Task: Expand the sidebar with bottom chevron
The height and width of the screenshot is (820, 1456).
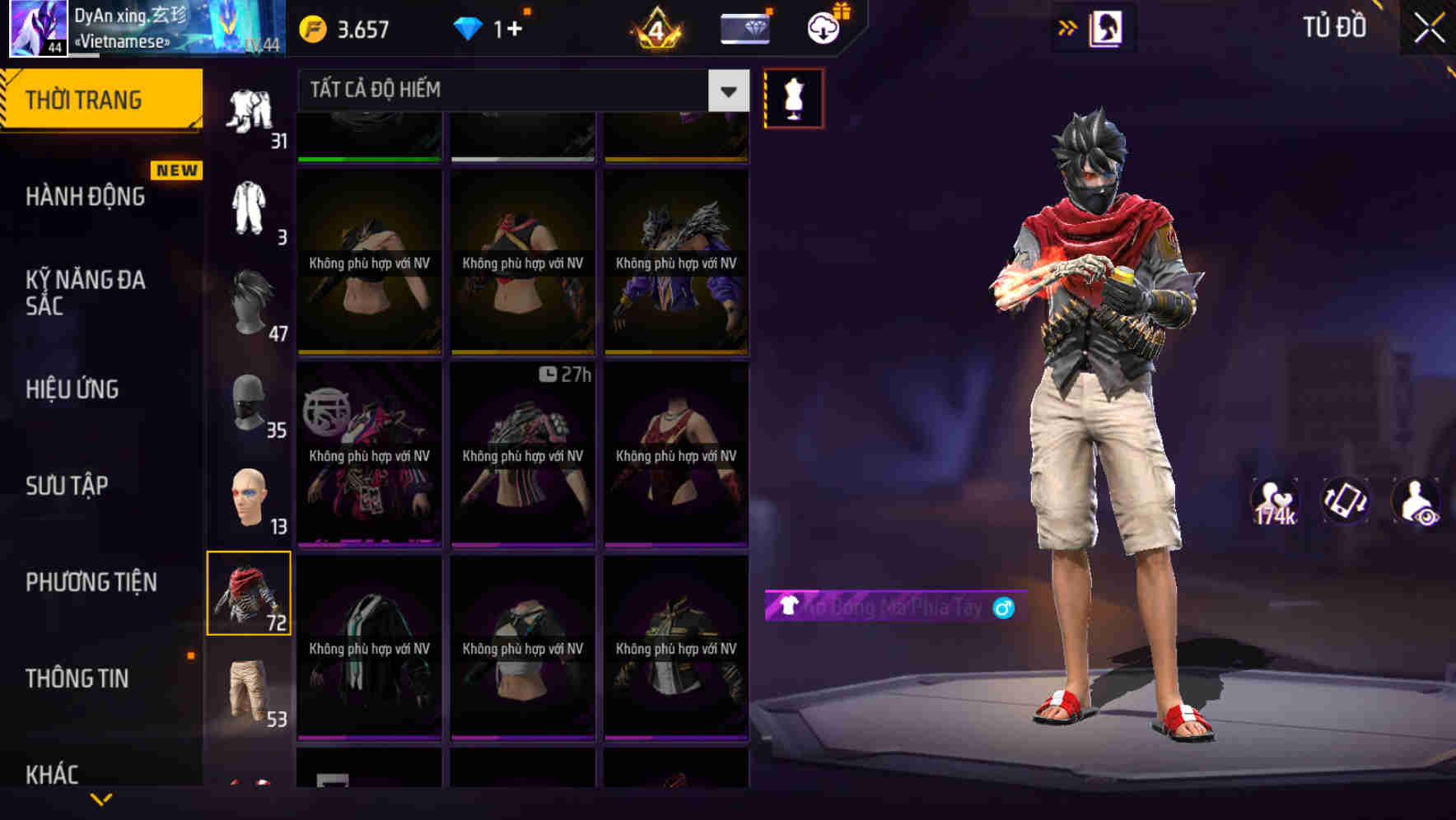Action: (100, 799)
